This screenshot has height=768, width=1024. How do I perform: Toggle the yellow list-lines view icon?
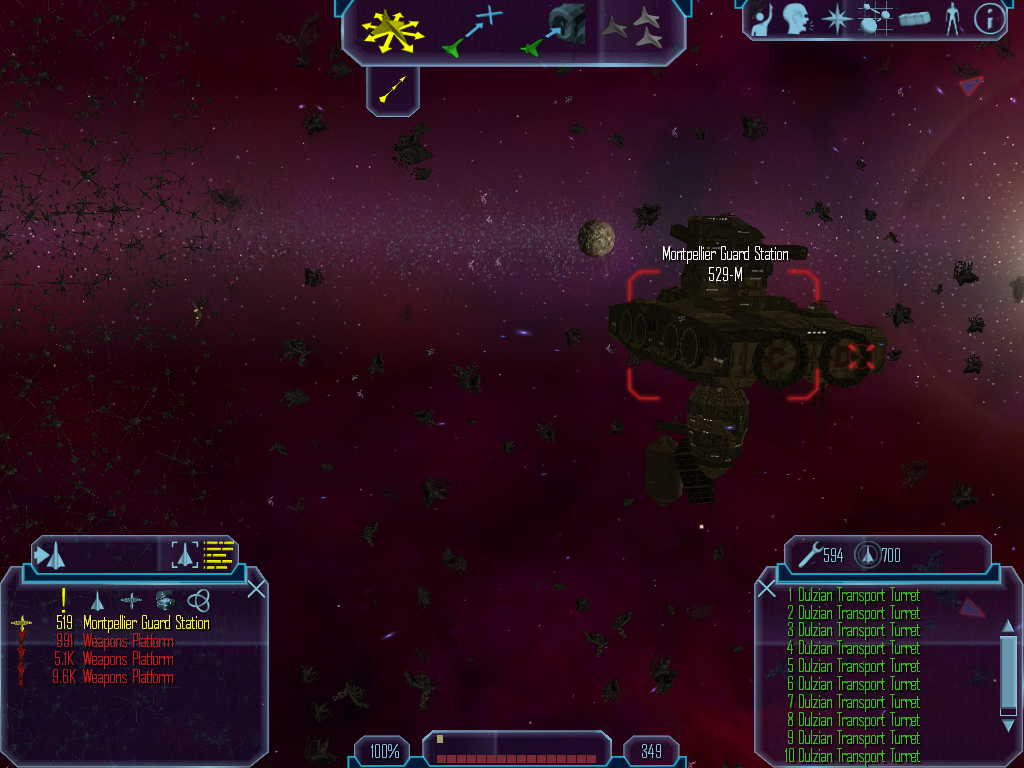[218, 554]
